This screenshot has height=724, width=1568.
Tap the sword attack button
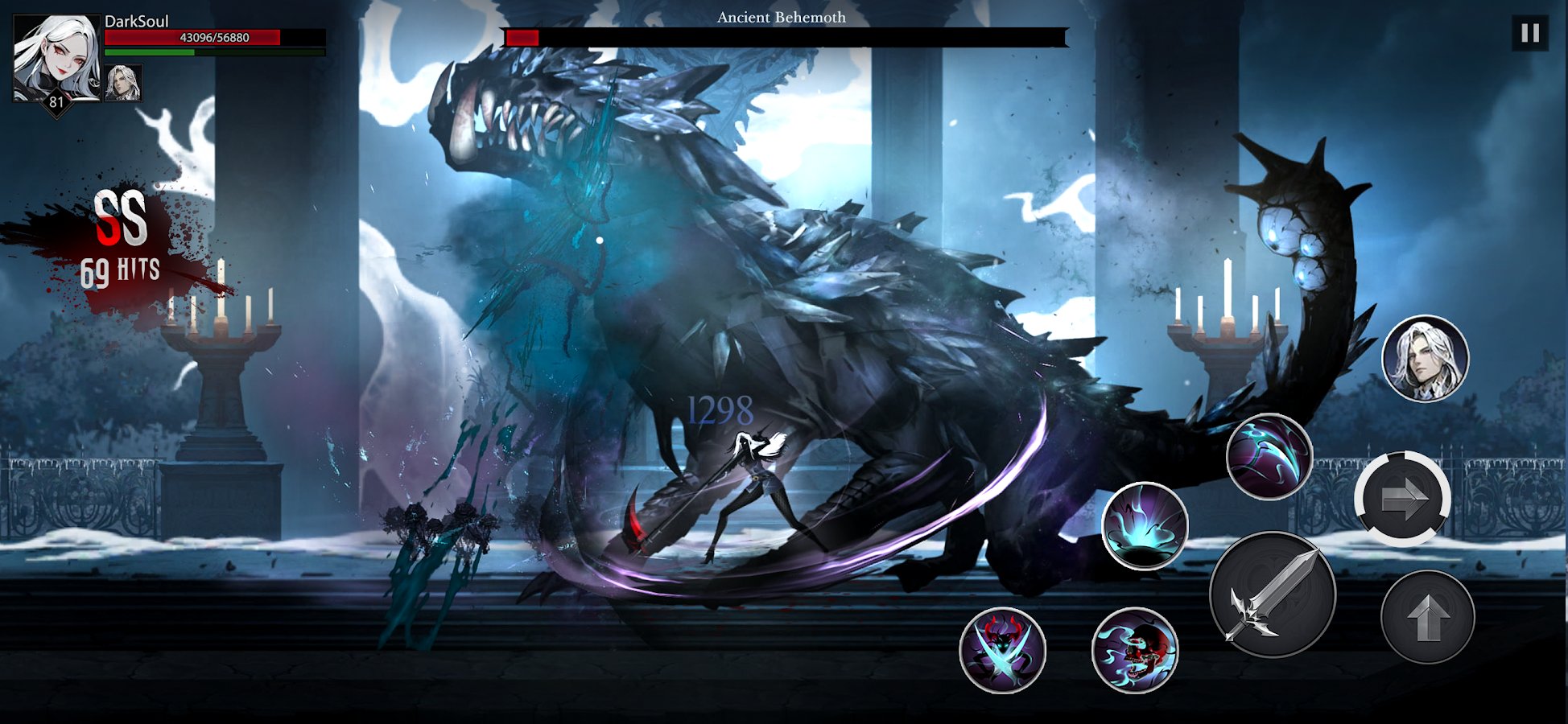[x=1273, y=595]
